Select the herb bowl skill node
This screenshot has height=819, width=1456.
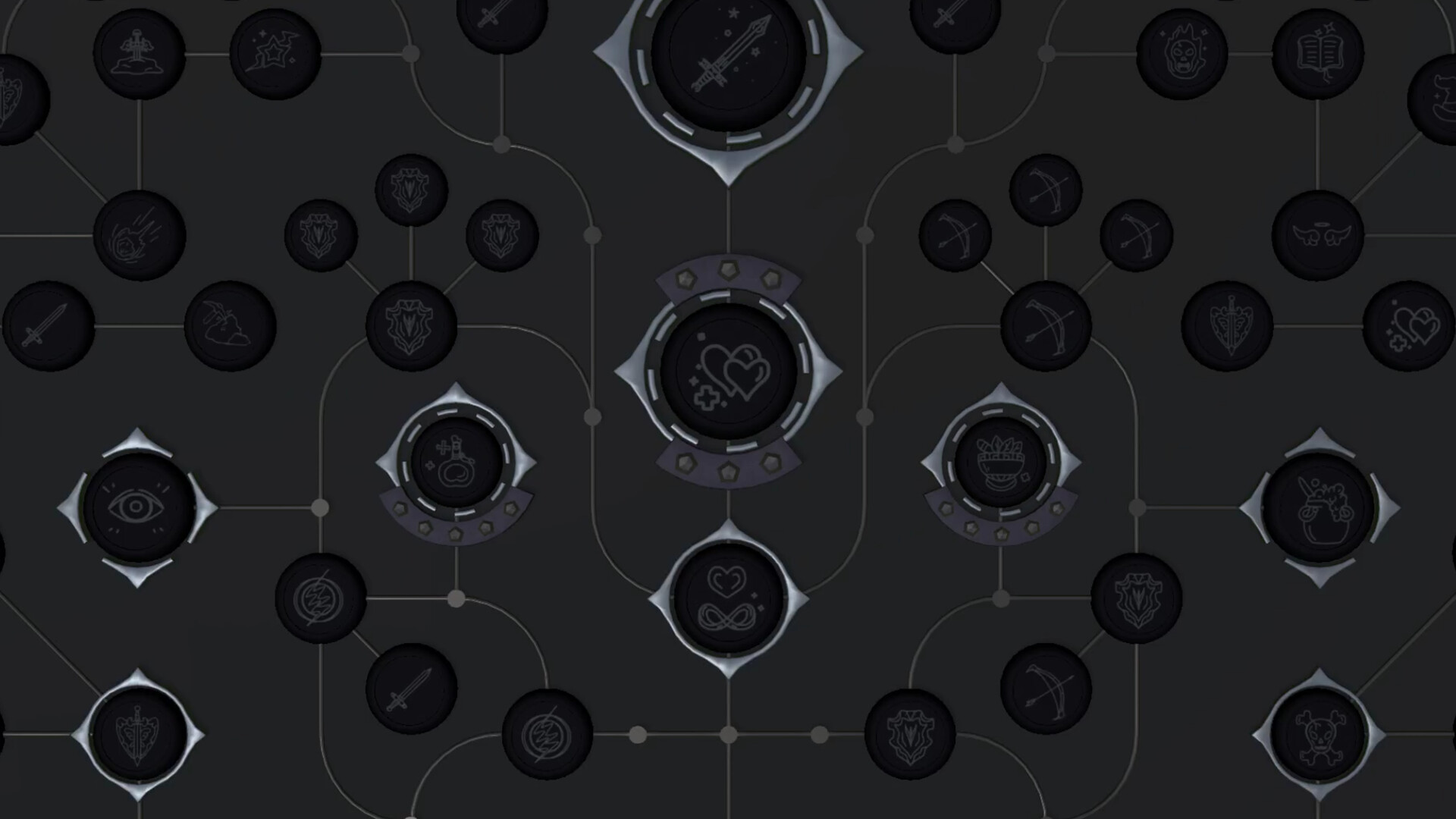pos(1001,460)
